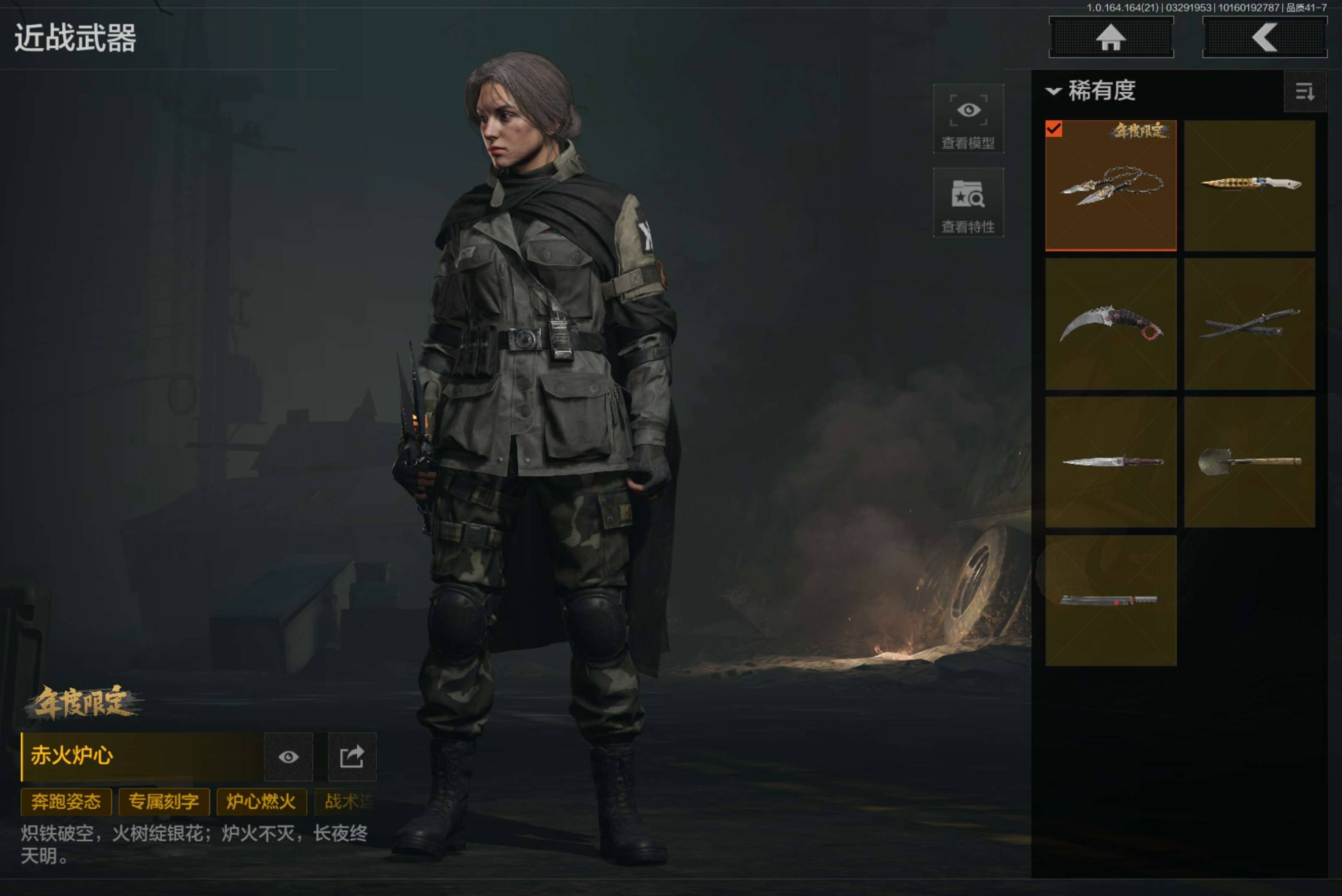
Task: Show the 奔跑姿态 feature tag
Action: click(66, 802)
